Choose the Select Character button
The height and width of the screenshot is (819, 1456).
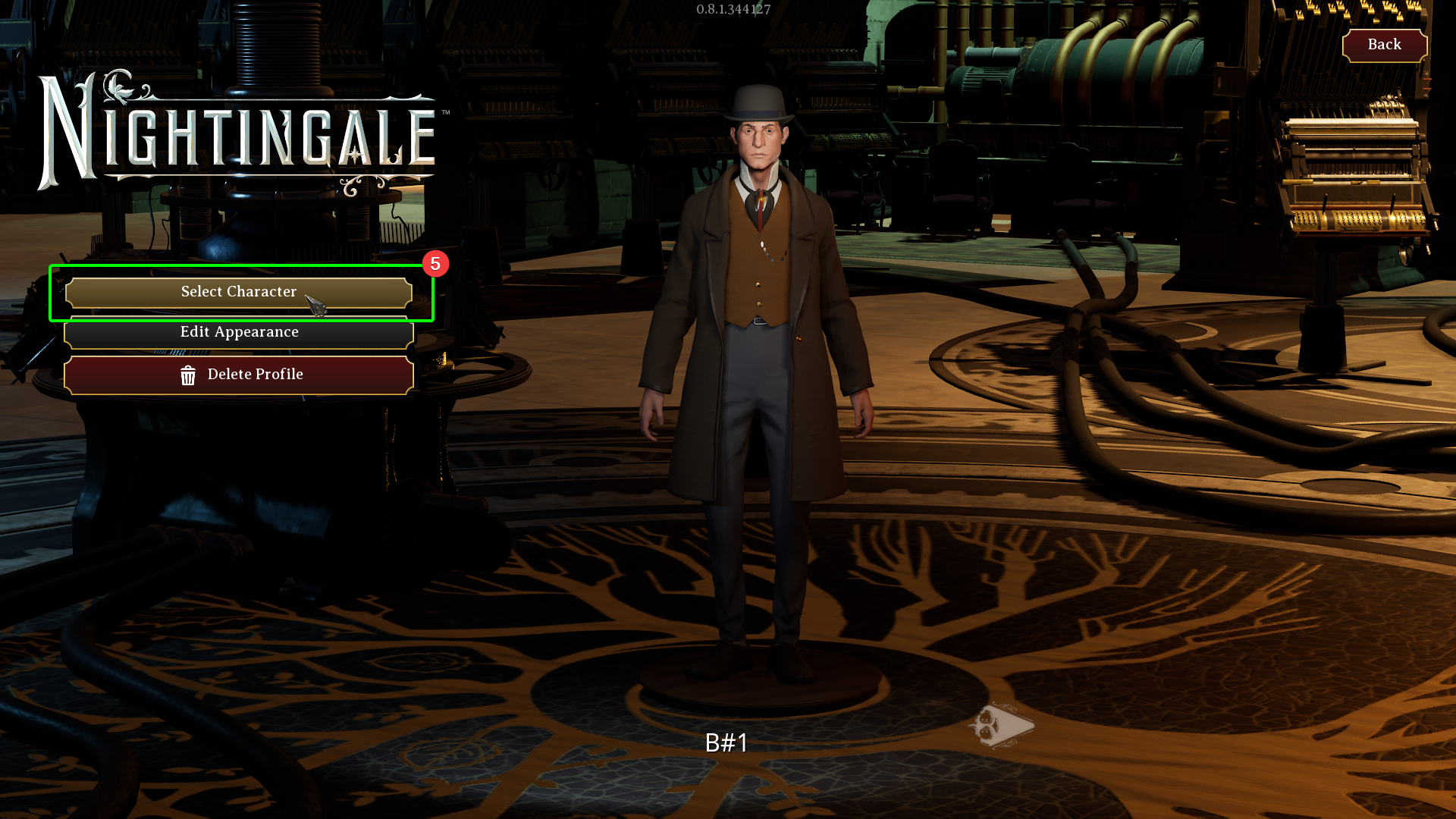239,292
